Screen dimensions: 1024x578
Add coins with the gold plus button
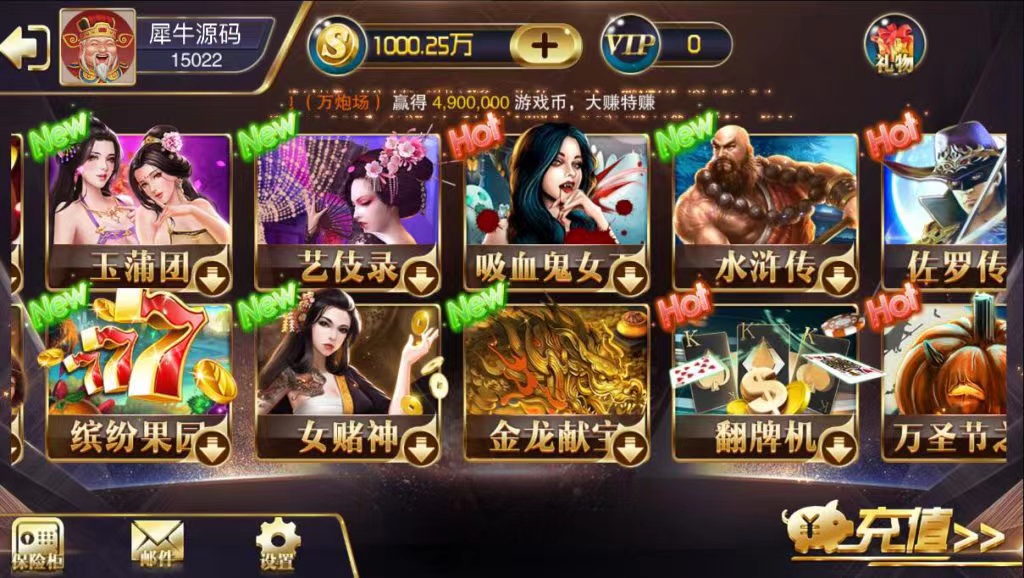[545, 45]
